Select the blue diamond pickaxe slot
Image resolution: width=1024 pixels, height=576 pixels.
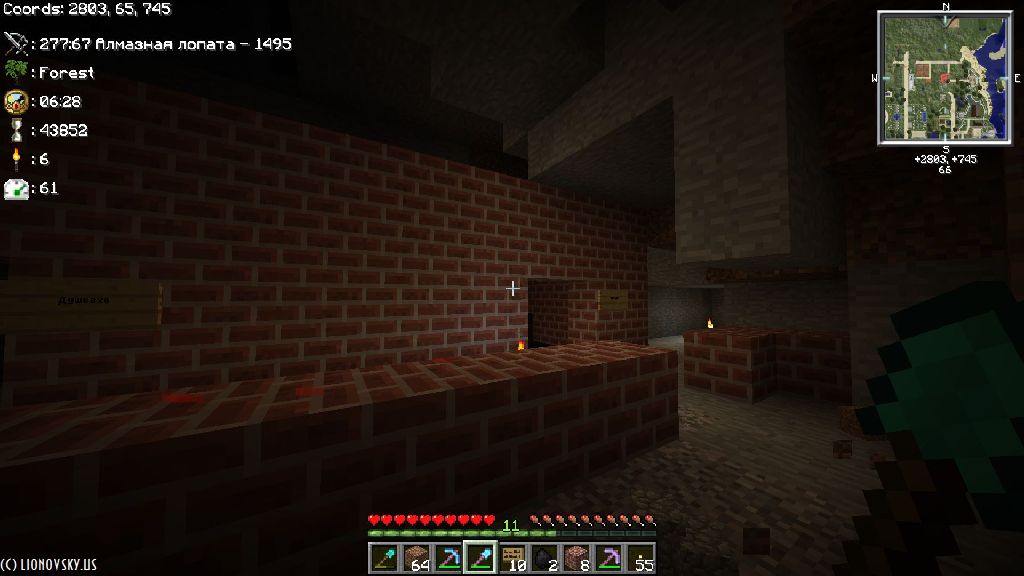448,558
